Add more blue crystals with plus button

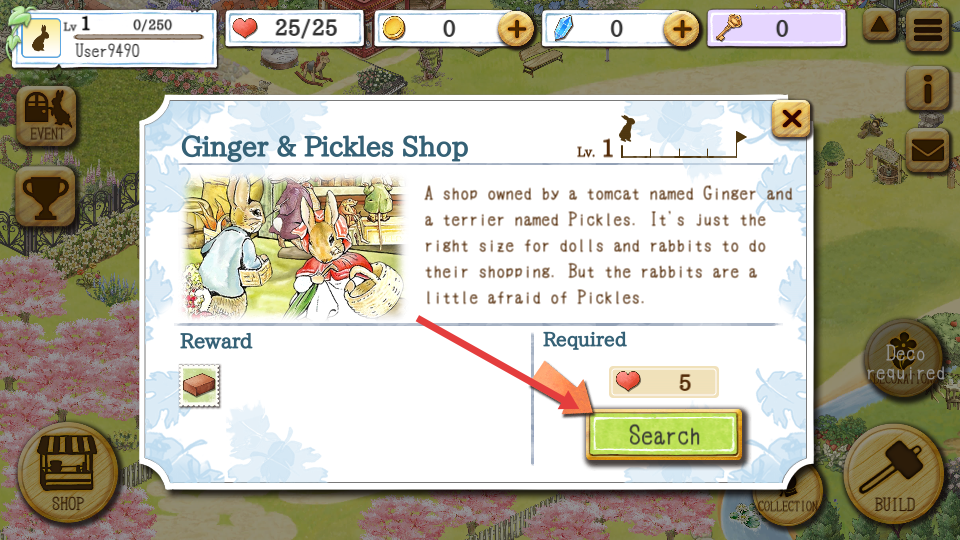pyautogui.click(x=682, y=29)
